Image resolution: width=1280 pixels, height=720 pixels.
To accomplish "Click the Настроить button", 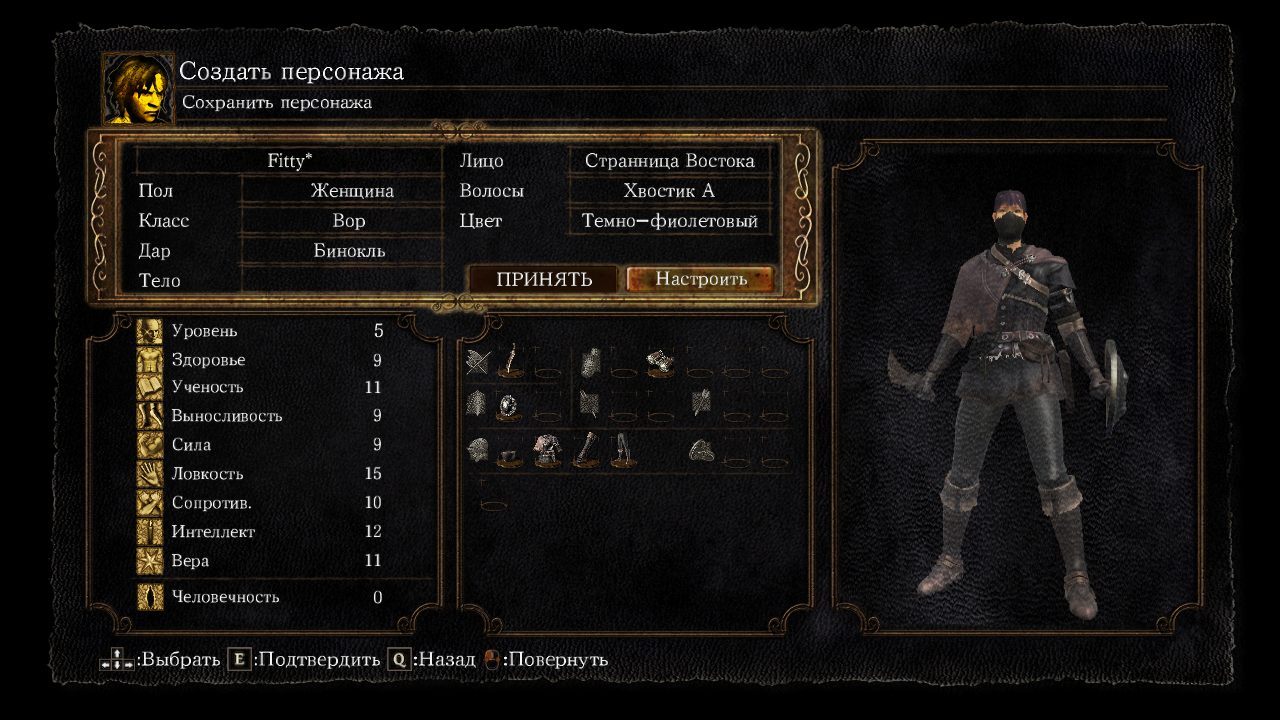I will (701, 279).
